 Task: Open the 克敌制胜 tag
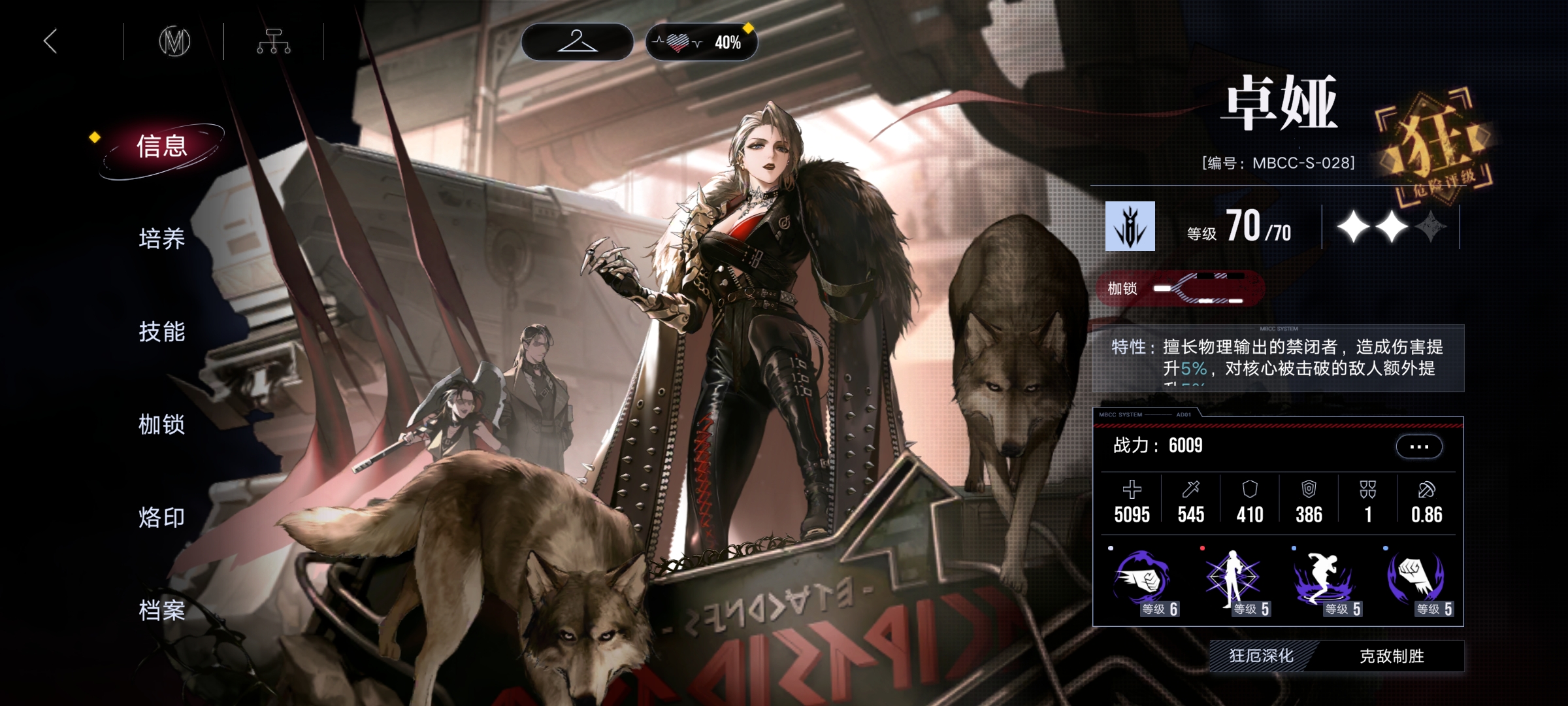point(1392,656)
